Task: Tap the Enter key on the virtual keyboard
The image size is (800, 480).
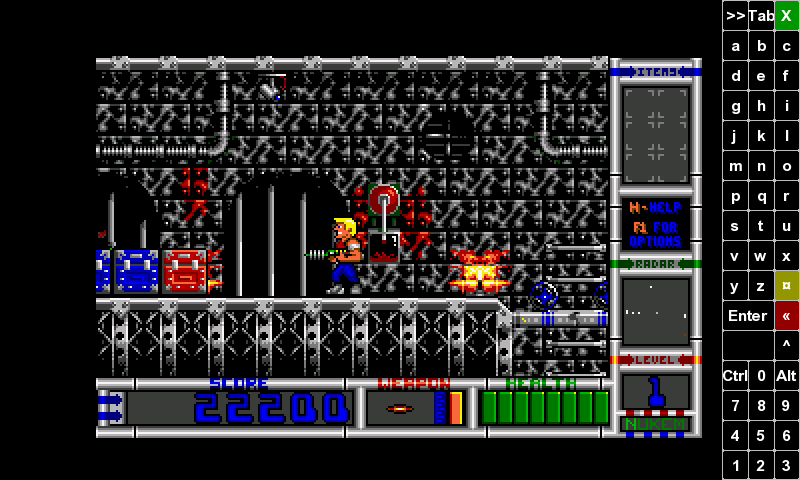Action: (747, 316)
